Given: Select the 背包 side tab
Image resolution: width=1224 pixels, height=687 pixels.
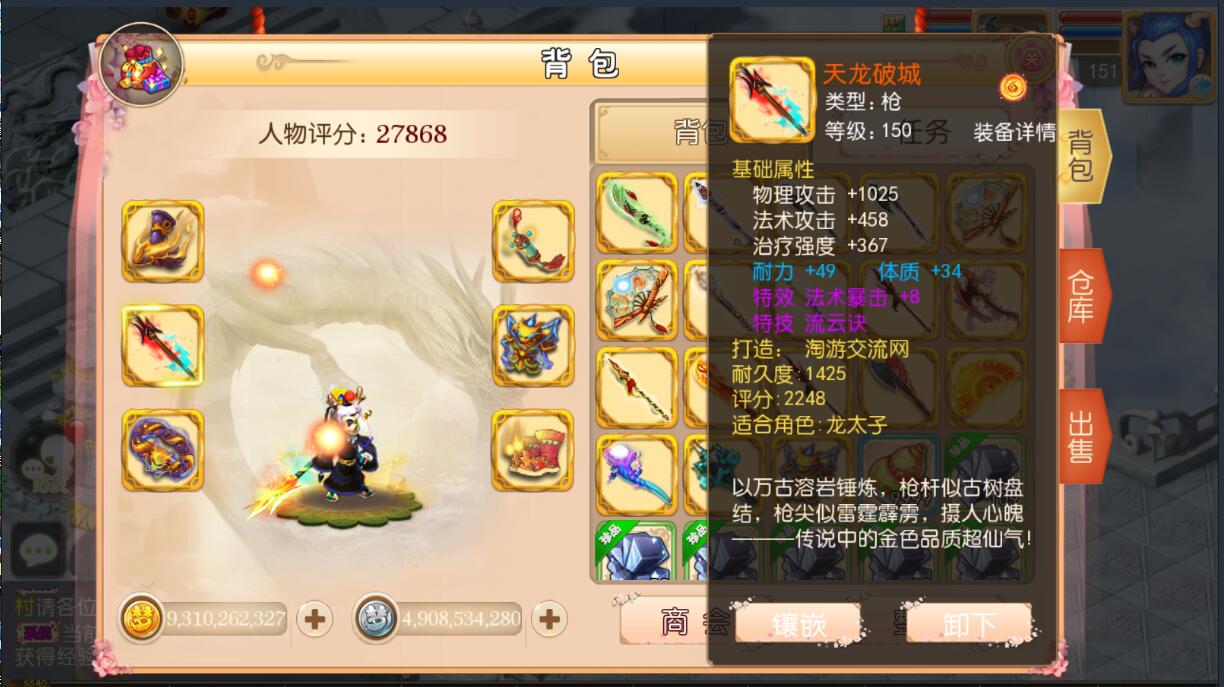Looking at the screenshot, I should pos(1082,156).
